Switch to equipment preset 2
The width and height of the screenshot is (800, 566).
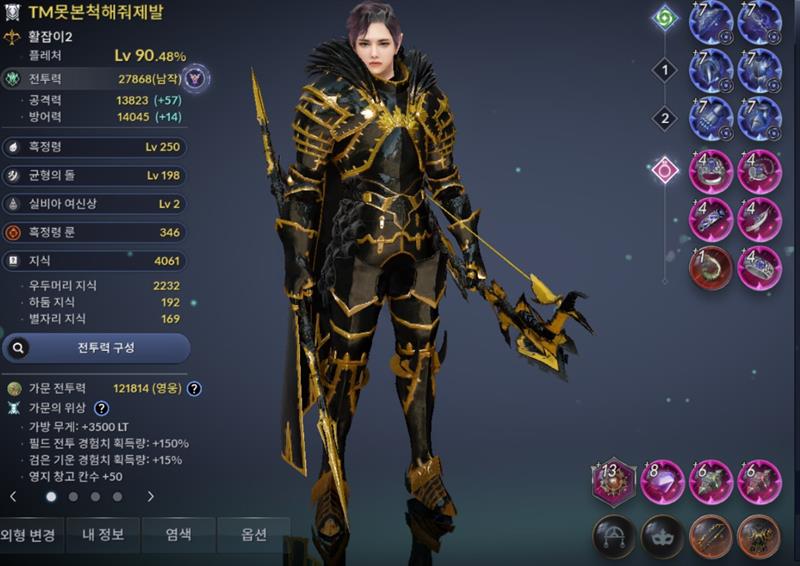[665, 119]
